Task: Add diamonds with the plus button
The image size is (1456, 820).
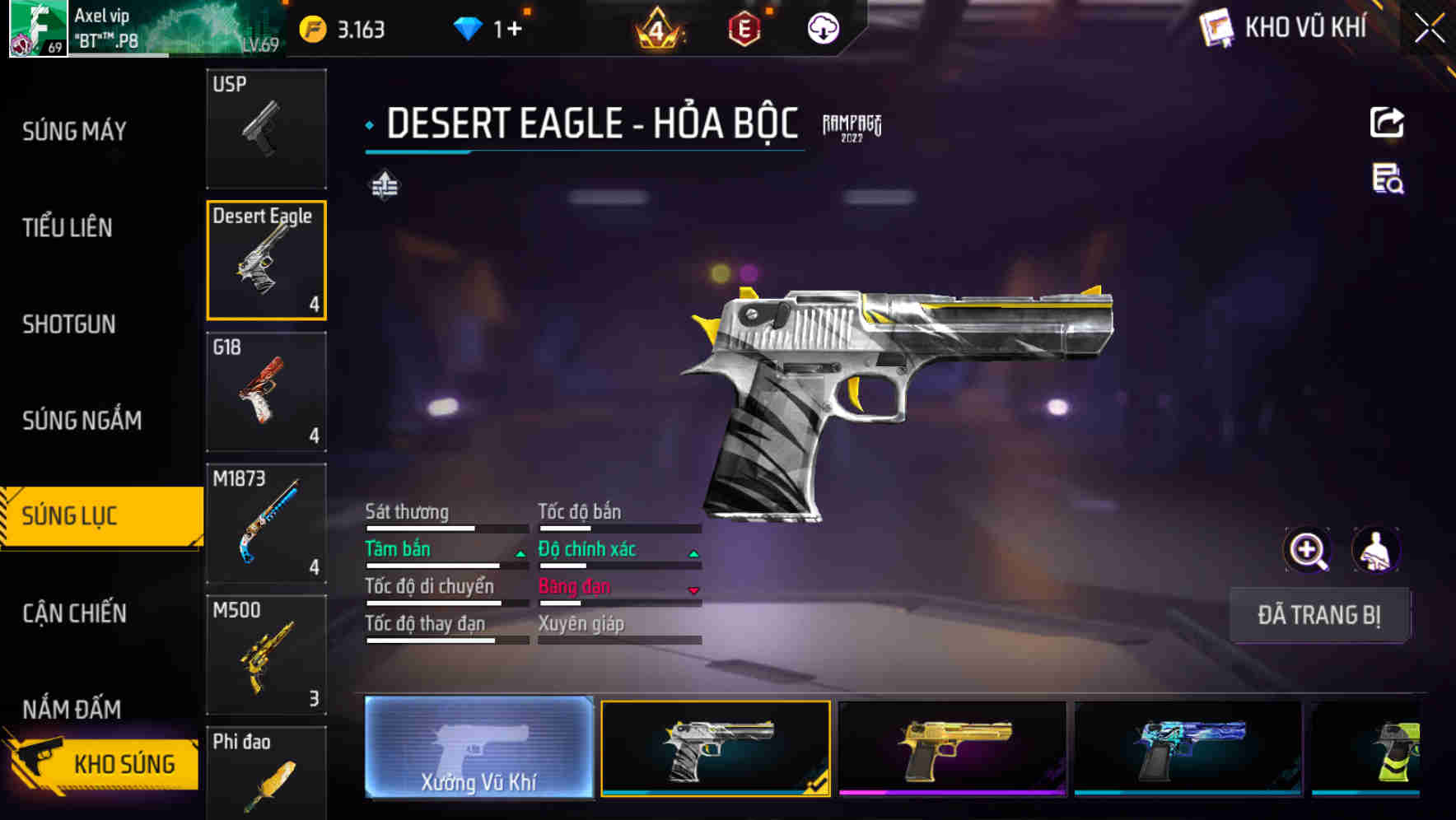Action: 515,30
